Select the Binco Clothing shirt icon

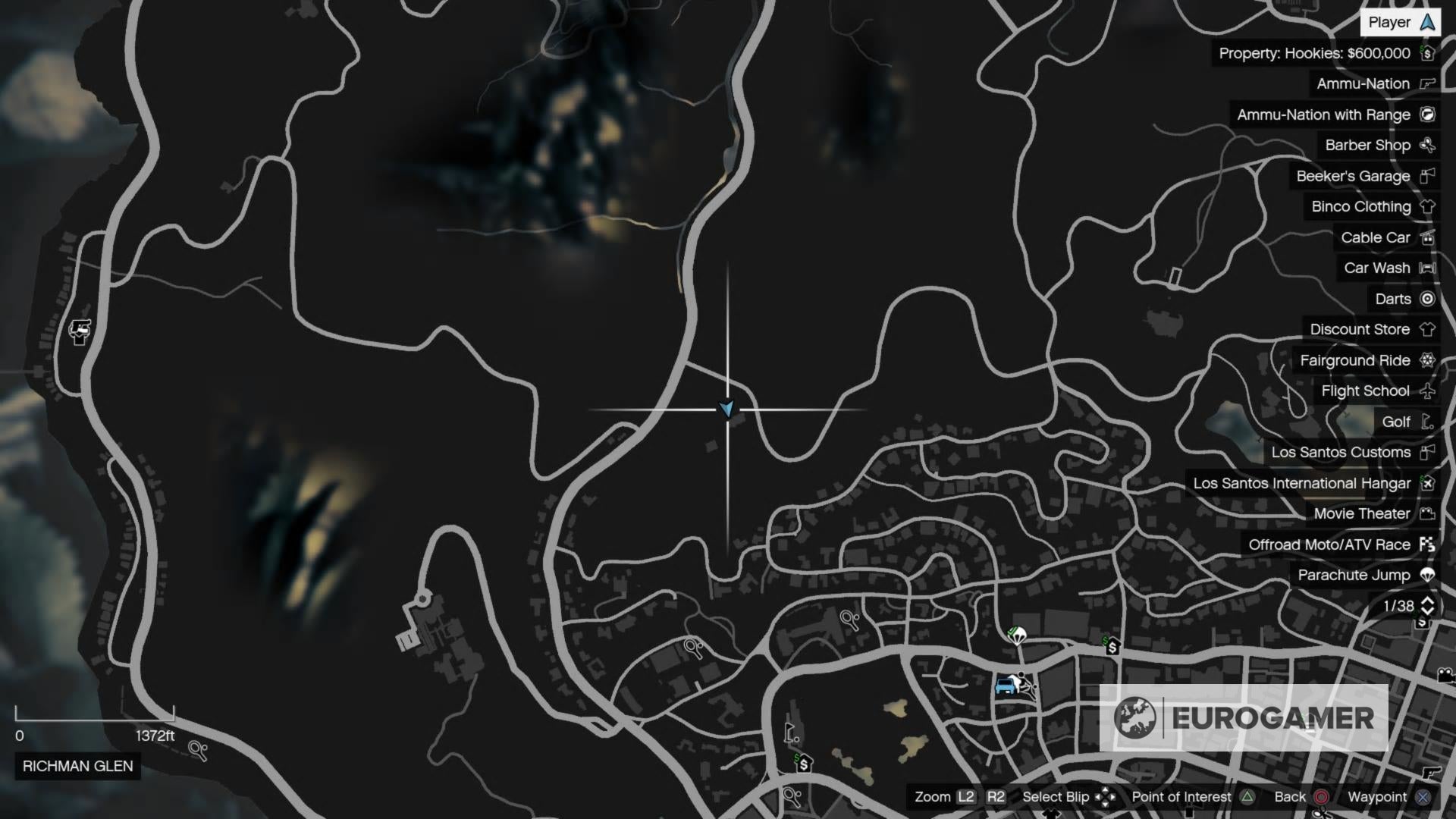coord(1429,206)
